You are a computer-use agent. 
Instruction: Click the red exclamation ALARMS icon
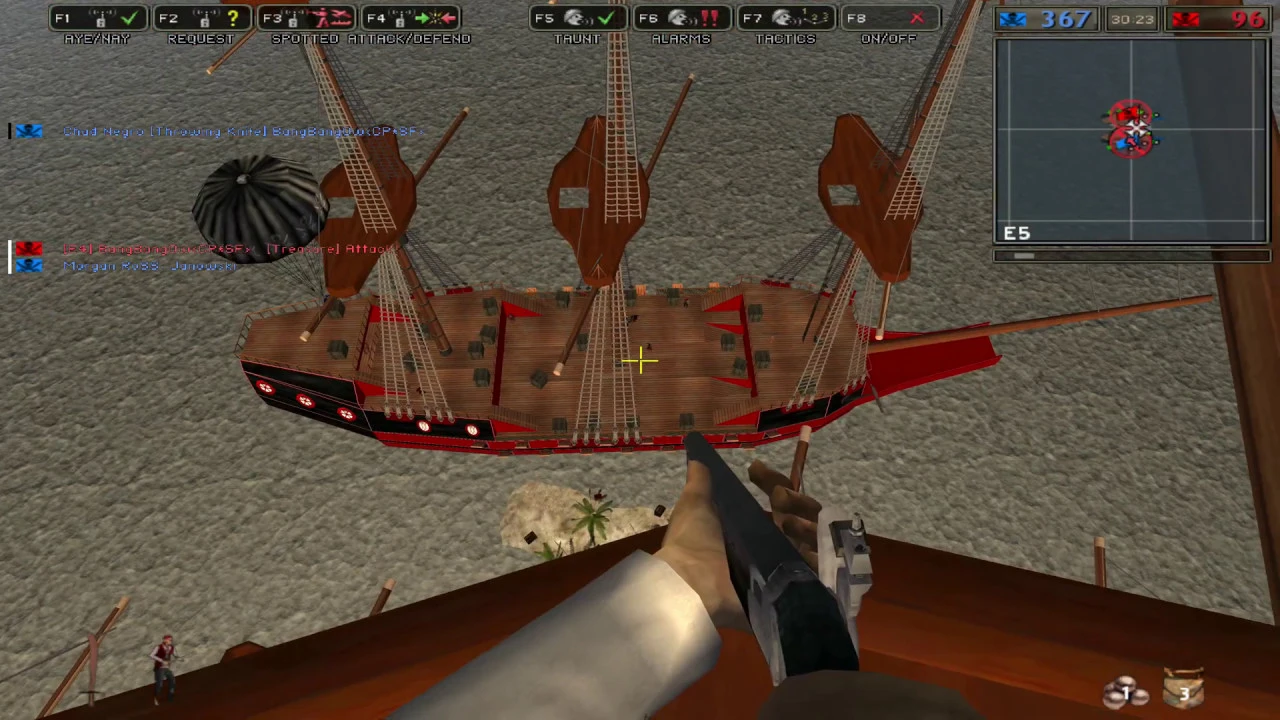[x=710, y=18]
